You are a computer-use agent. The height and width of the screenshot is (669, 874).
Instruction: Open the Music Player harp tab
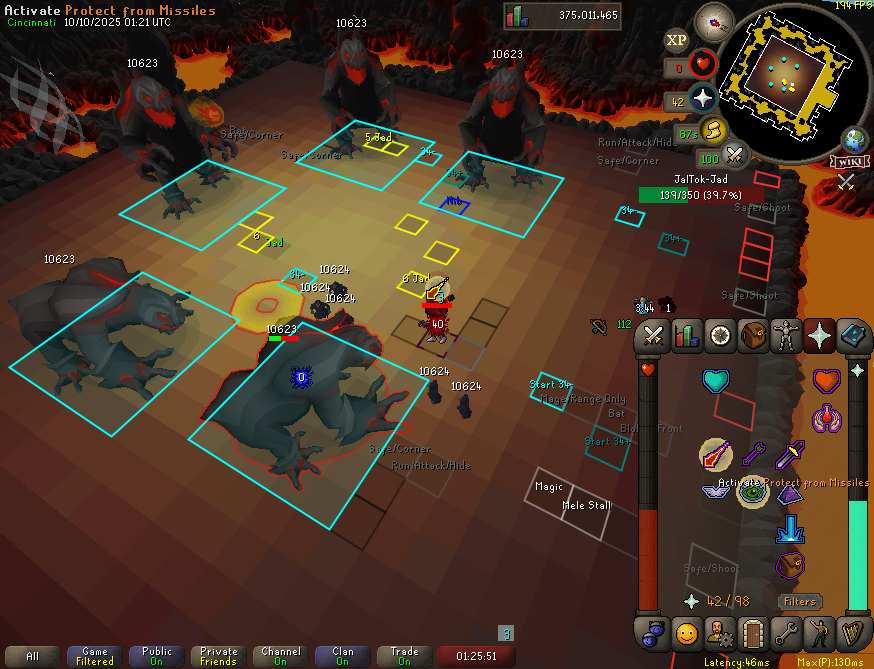pyautogui.click(x=854, y=633)
